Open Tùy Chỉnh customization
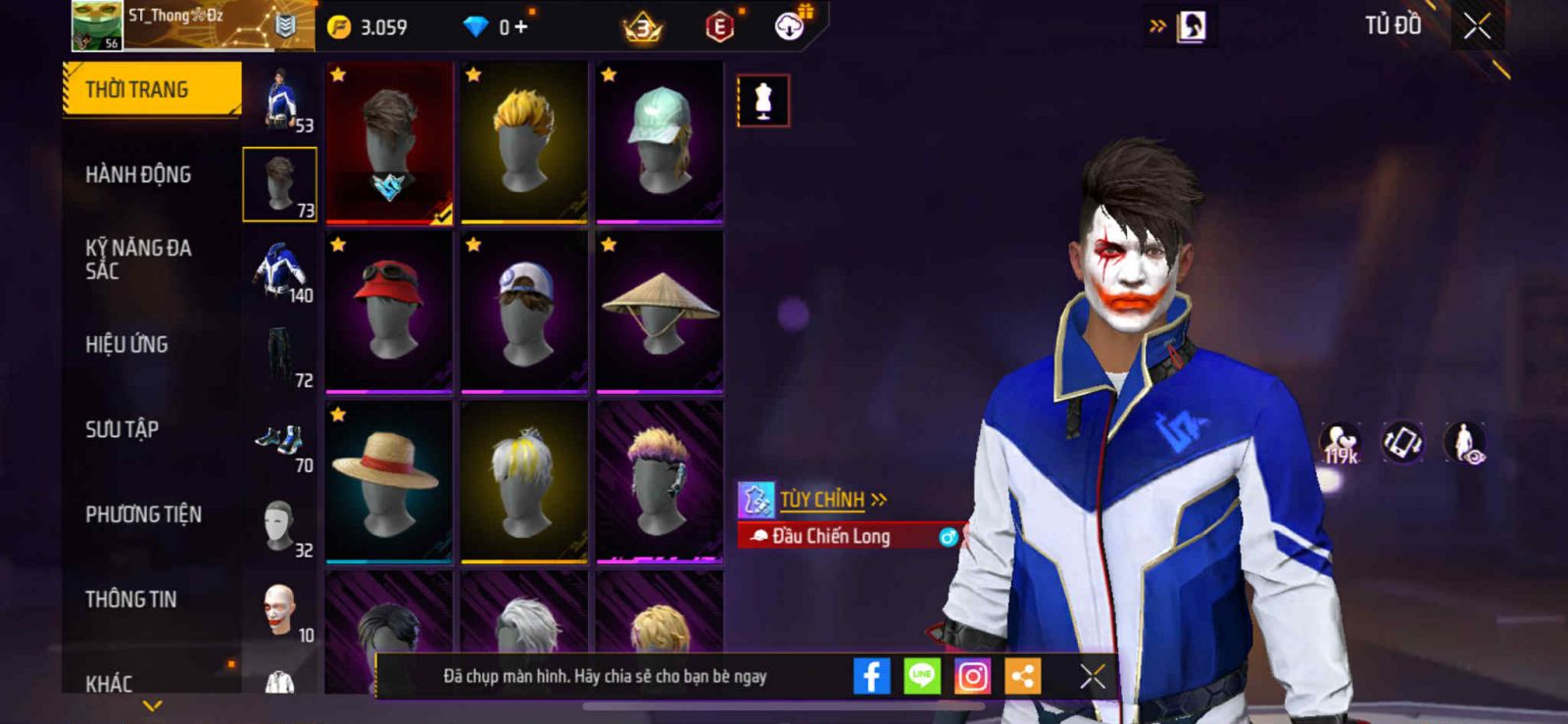 point(821,500)
